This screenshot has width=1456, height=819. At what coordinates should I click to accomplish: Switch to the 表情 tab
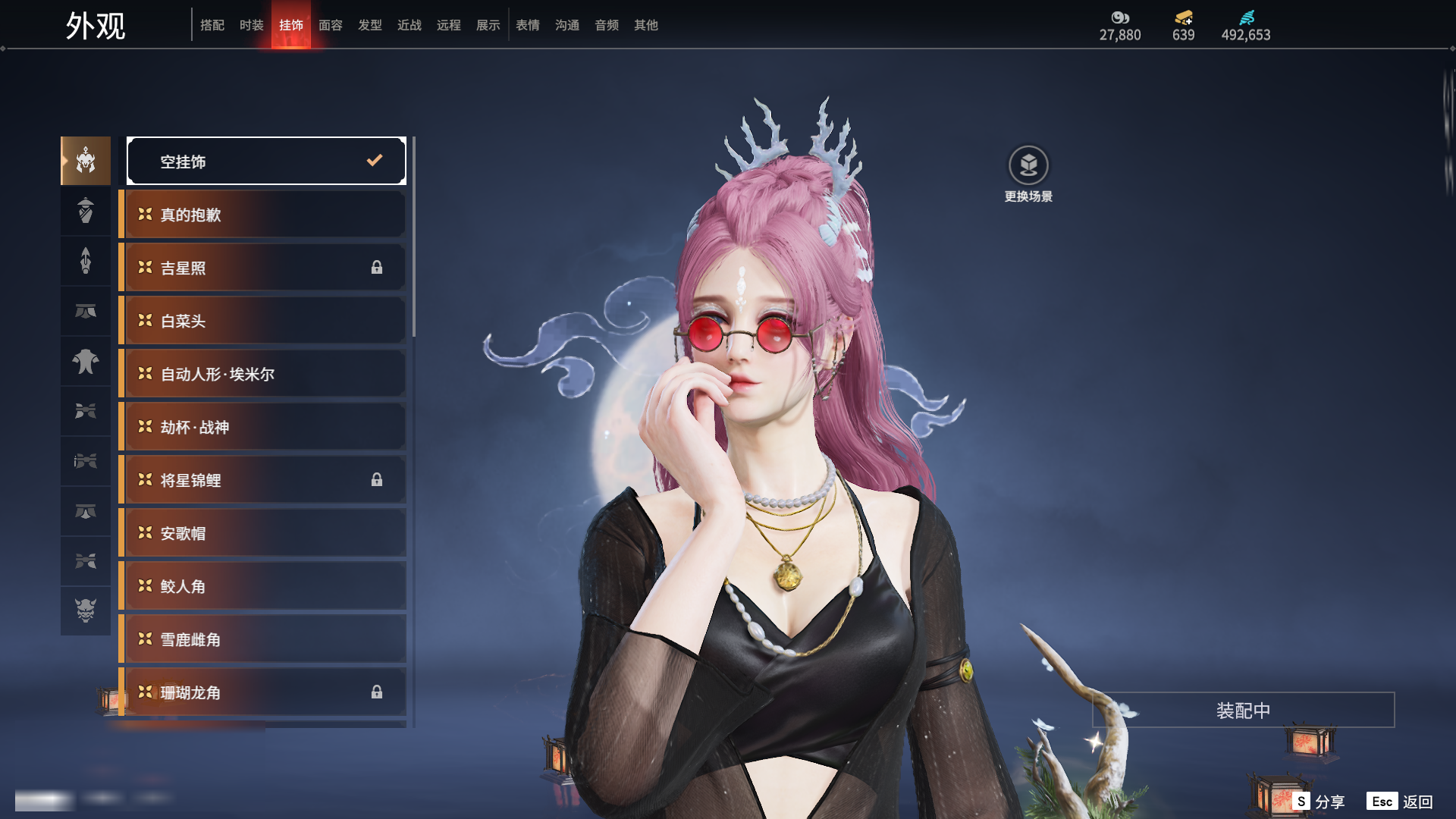pos(528,25)
